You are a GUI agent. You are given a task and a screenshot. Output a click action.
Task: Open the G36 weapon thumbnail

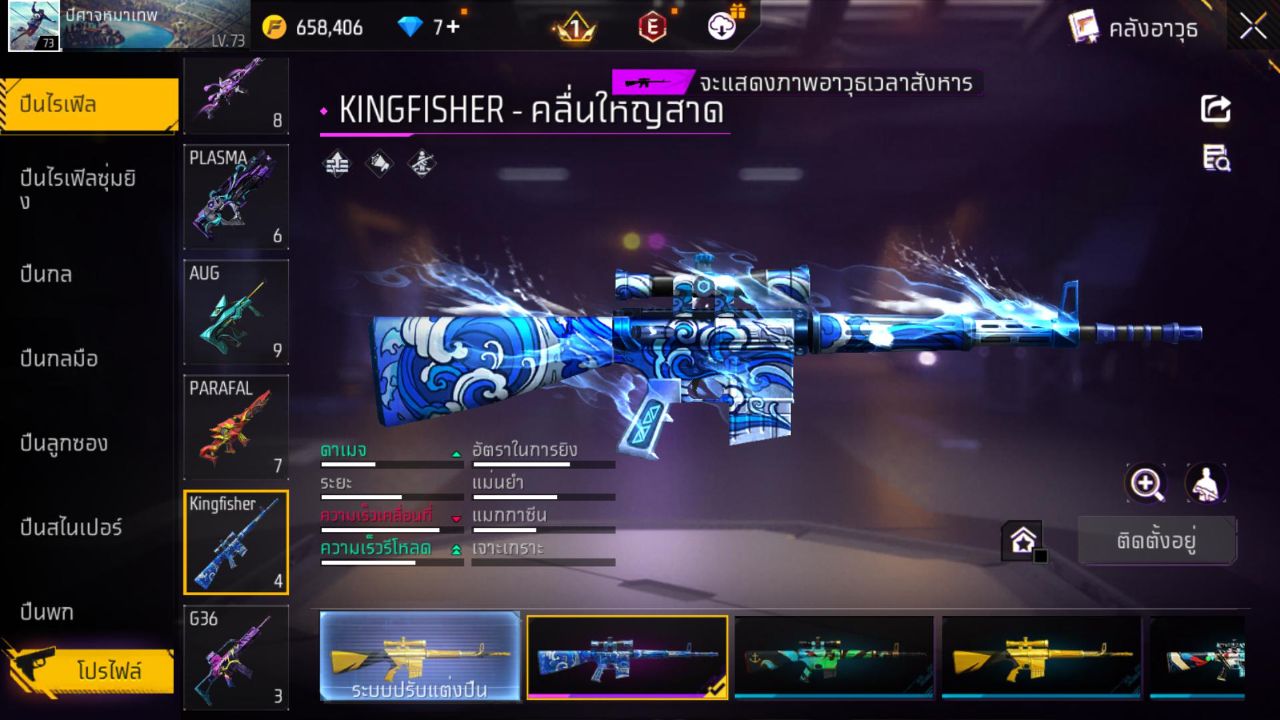[236, 657]
